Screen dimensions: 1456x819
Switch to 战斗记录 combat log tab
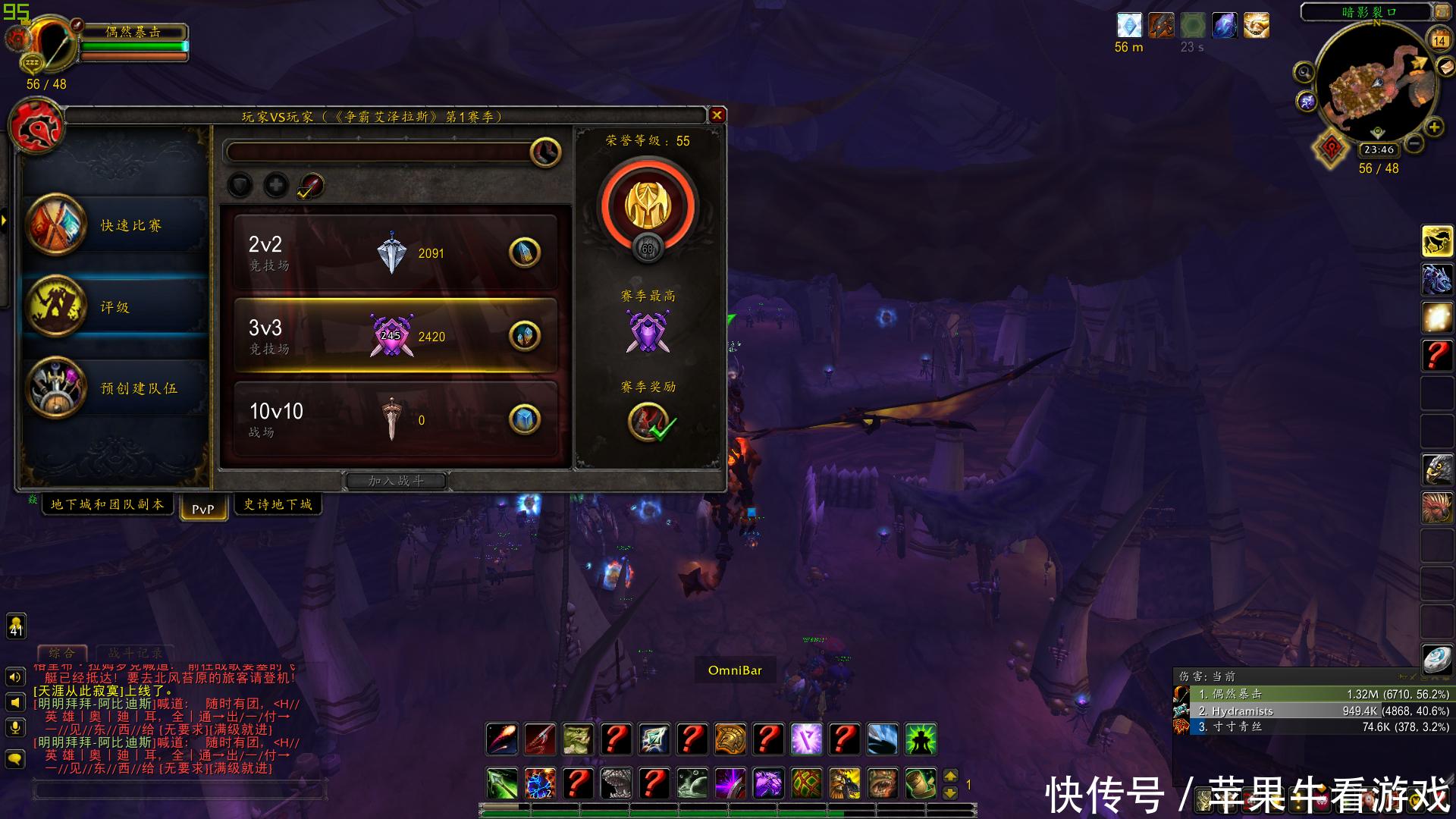click(x=135, y=653)
